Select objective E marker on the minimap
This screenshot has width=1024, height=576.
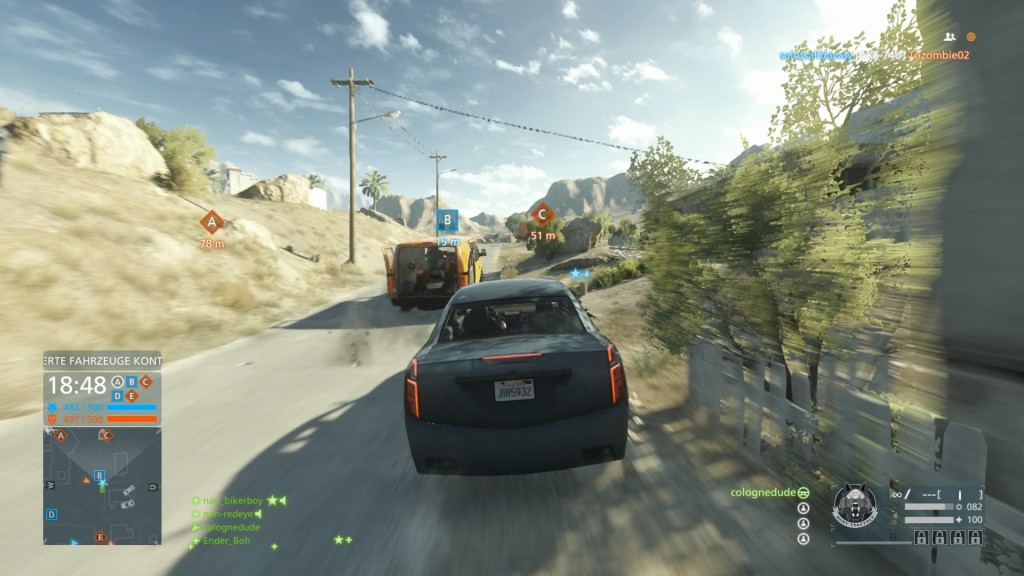[100, 537]
